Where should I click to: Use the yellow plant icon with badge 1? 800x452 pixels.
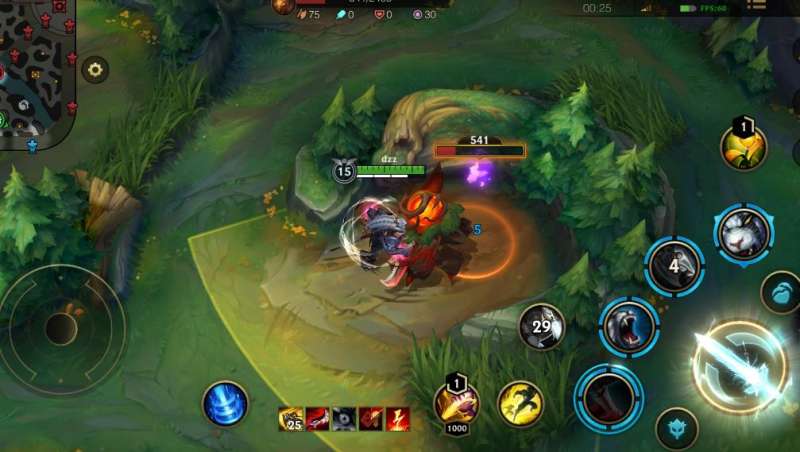pos(744,147)
